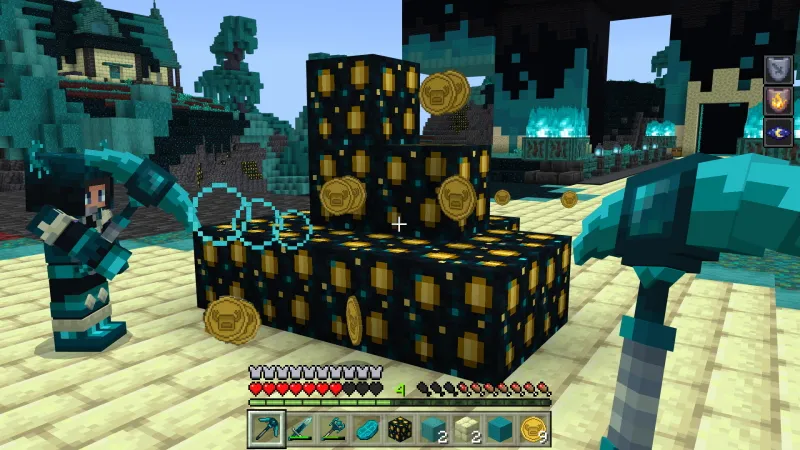The image size is (800, 450).
Task: Select the gold coin stack slot
Action: pos(533,429)
